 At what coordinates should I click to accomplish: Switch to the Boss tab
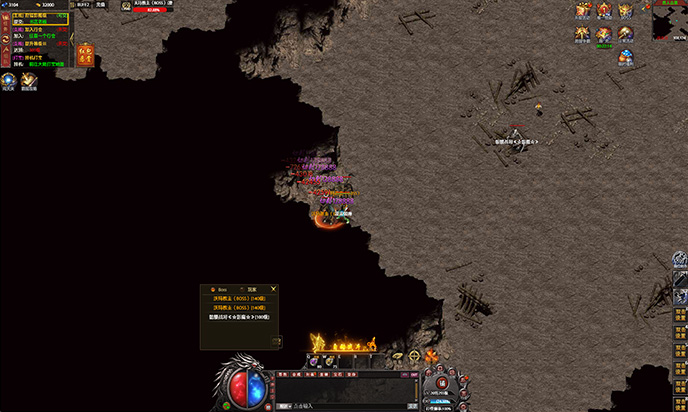222,289
